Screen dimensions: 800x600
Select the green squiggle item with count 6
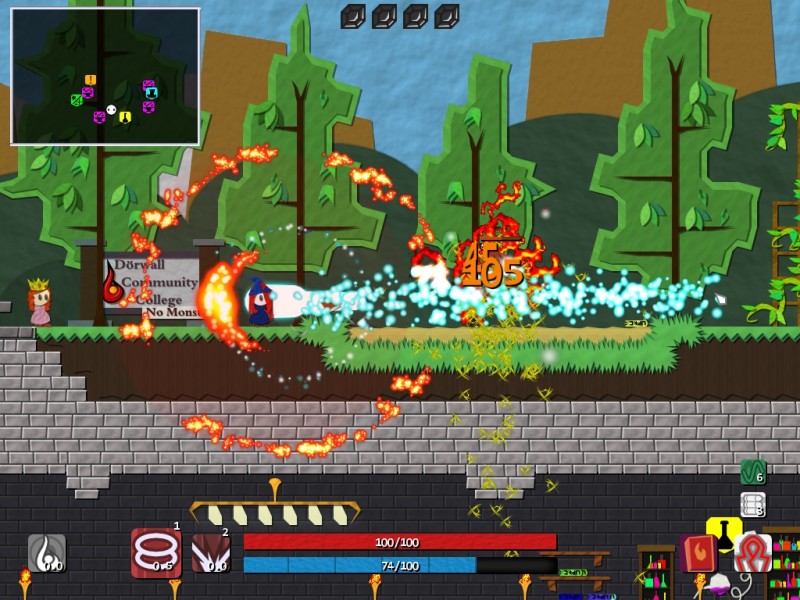[x=752, y=472]
